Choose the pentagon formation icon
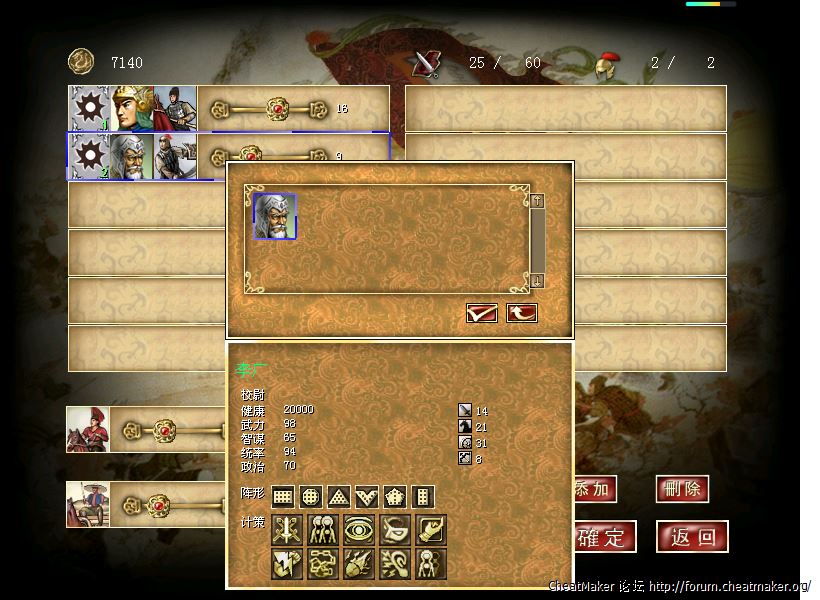Image resolution: width=820 pixels, height=600 pixels. pos(395,497)
